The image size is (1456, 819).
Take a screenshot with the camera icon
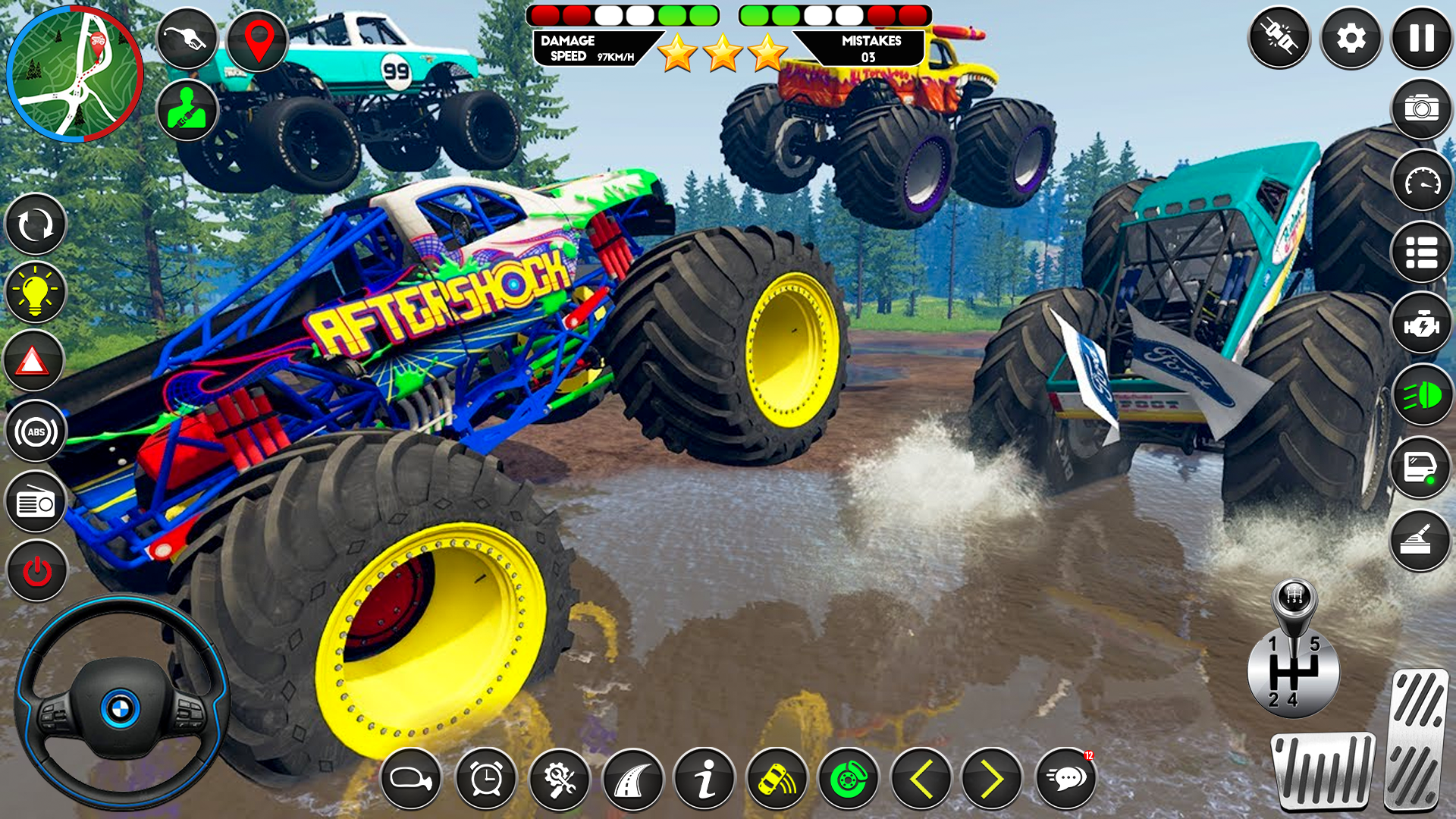click(1422, 108)
